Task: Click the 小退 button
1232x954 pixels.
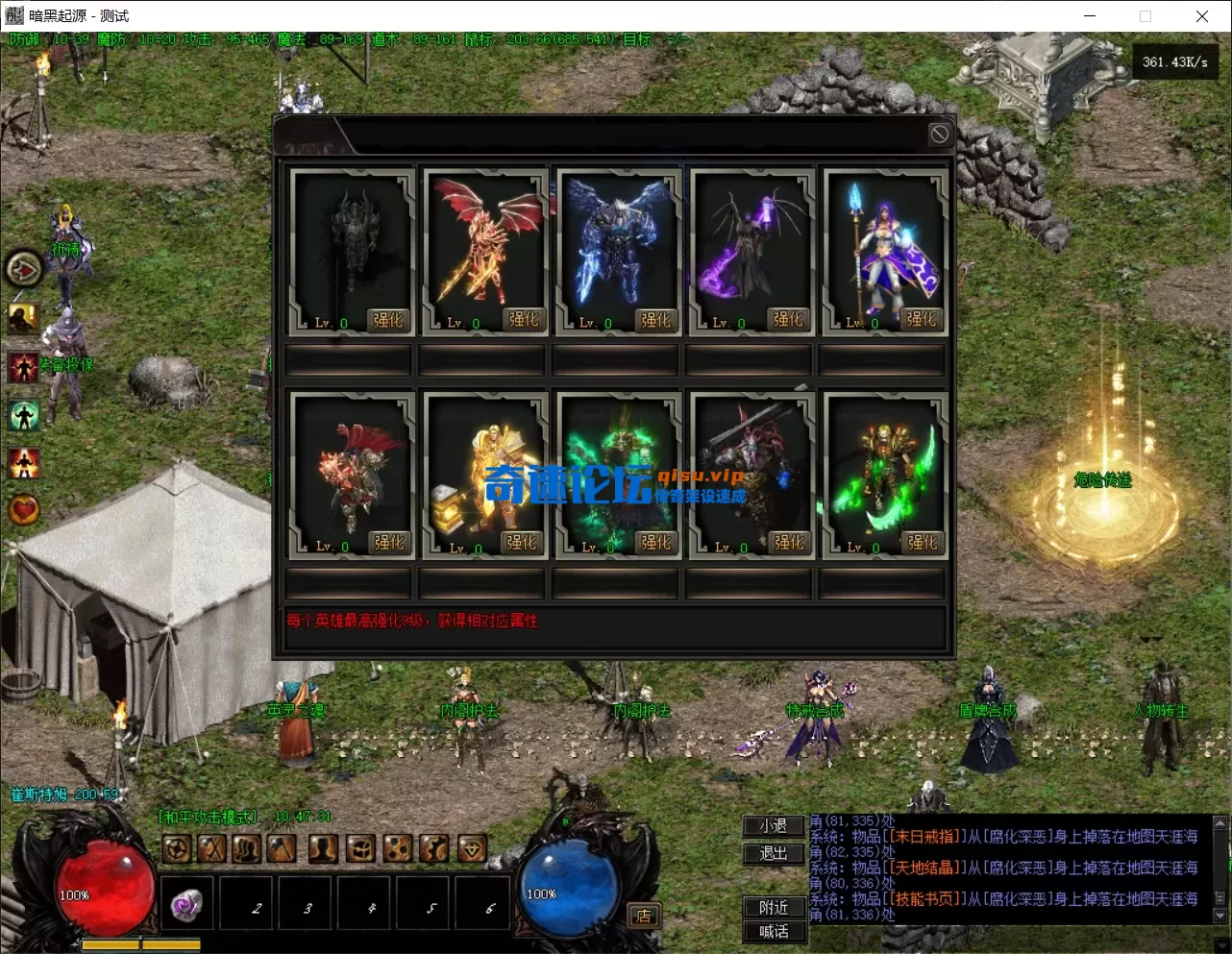Action: click(x=774, y=826)
